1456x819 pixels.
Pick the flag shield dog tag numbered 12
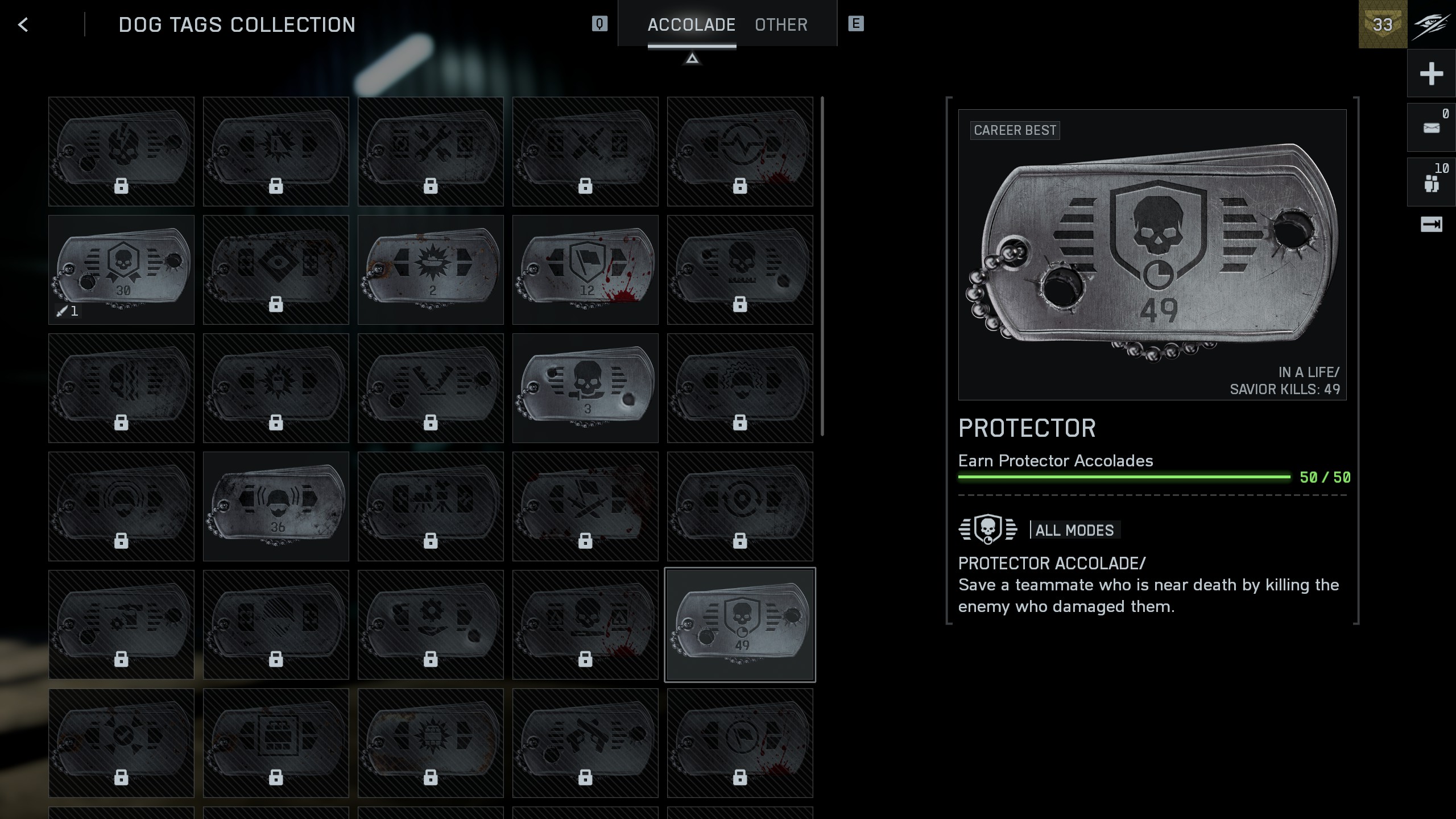(x=585, y=270)
